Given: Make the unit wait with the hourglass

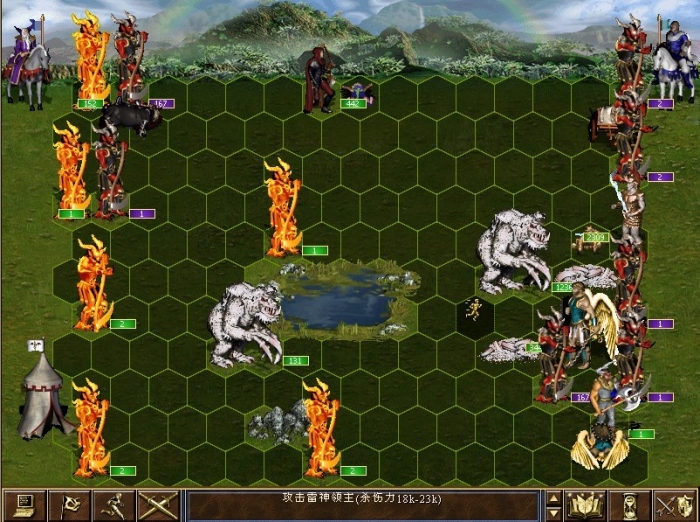Looking at the screenshot, I should [630, 505].
